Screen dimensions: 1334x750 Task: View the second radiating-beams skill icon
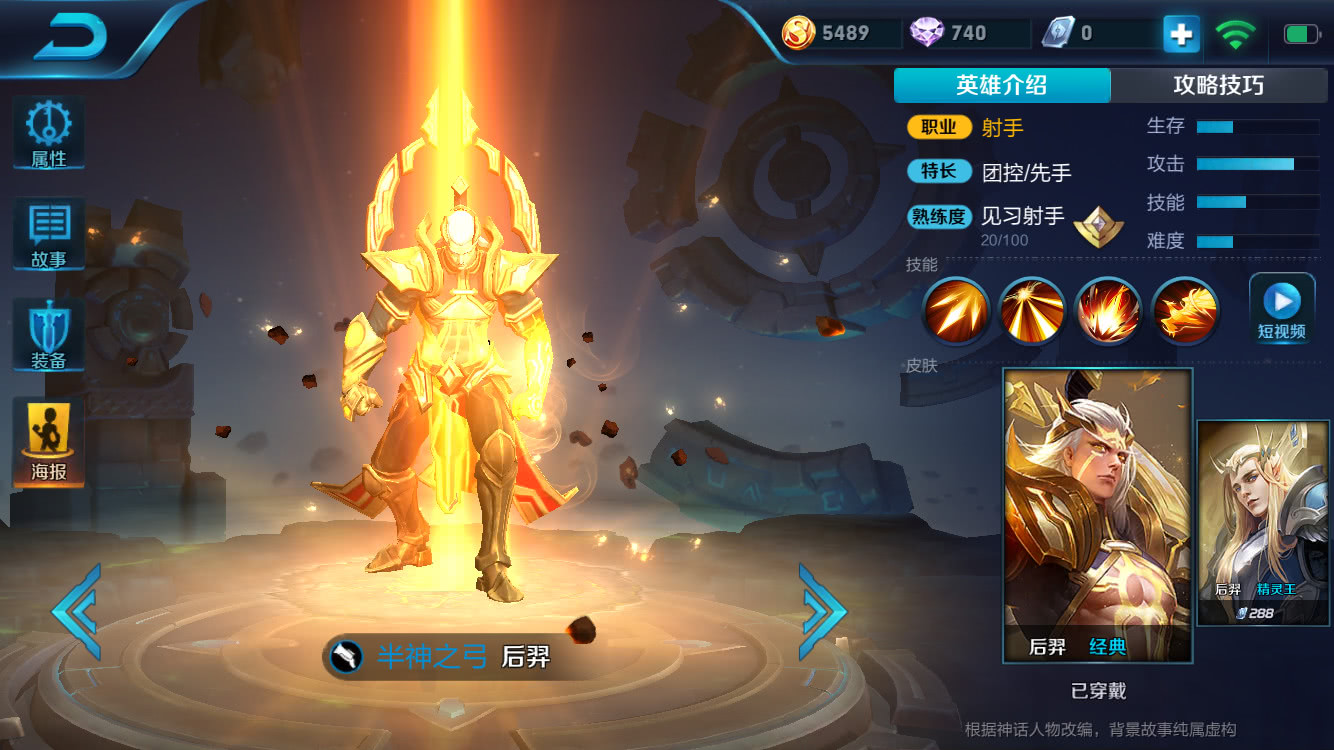pyautogui.click(x=1031, y=310)
